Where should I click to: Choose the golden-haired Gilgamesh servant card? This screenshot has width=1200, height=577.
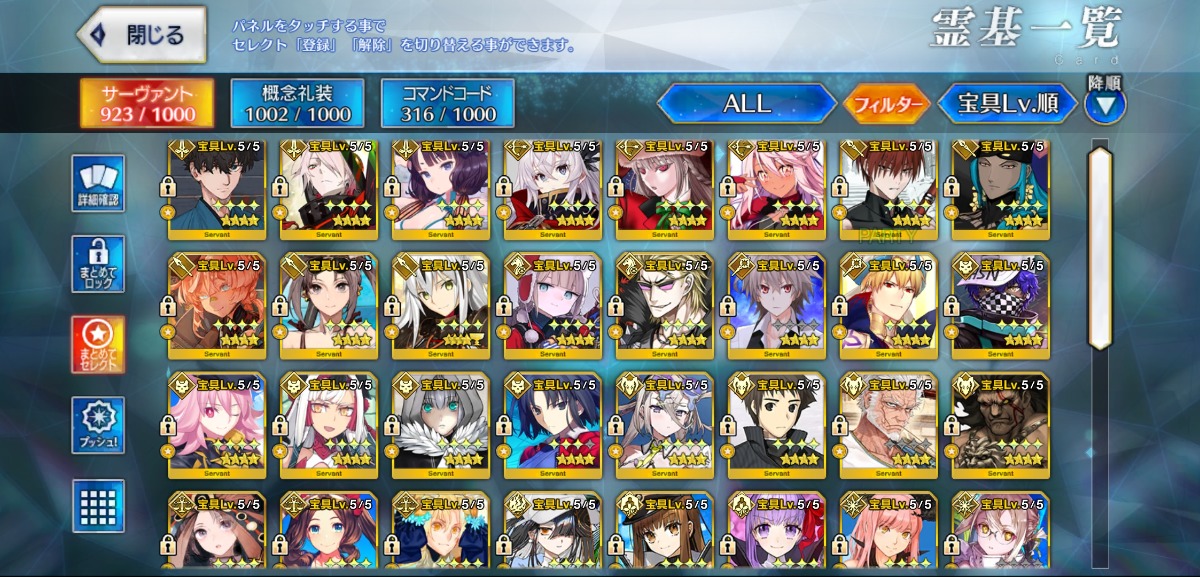889,301
